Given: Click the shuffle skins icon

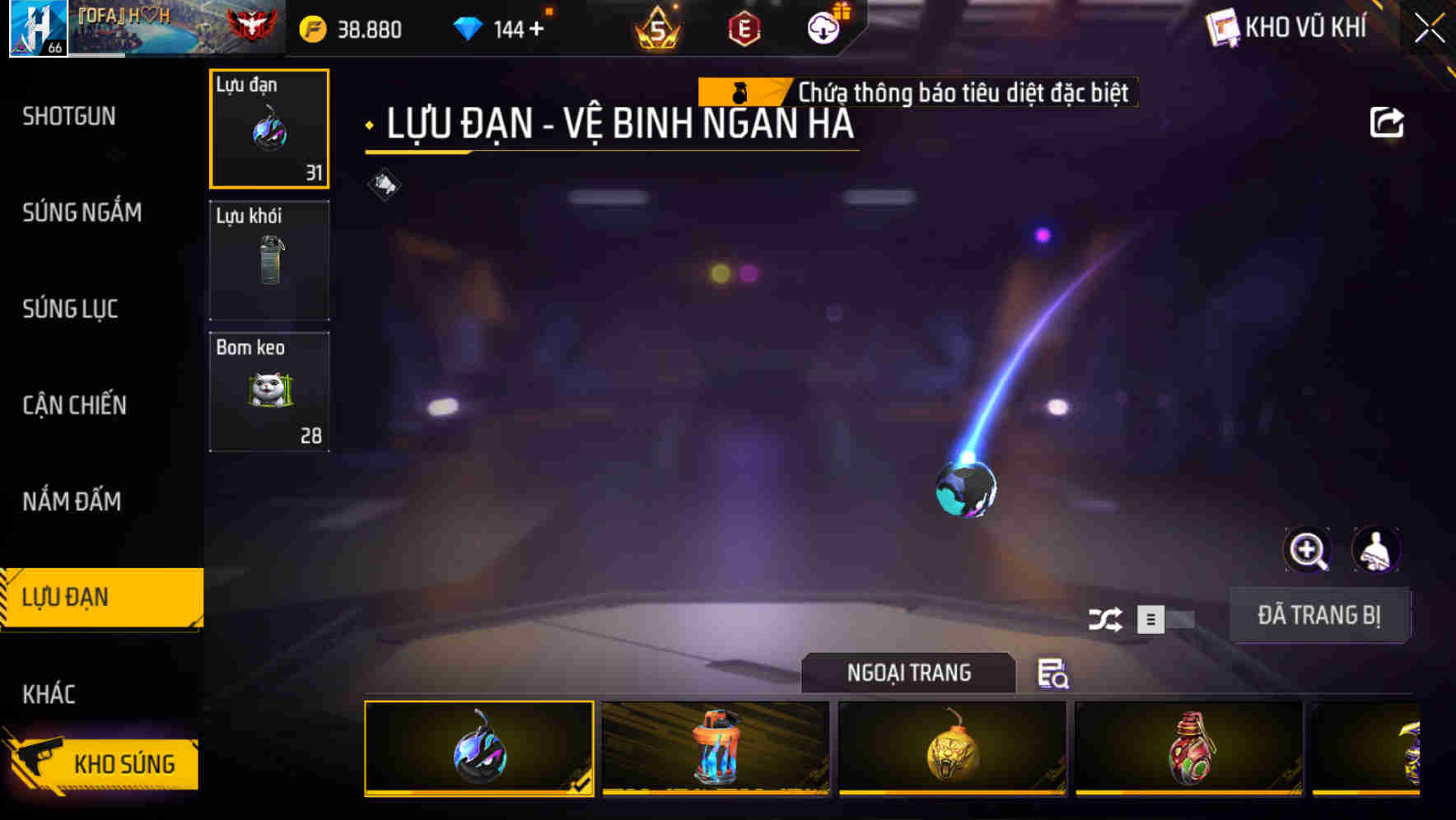Looking at the screenshot, I should (1108, 618).
